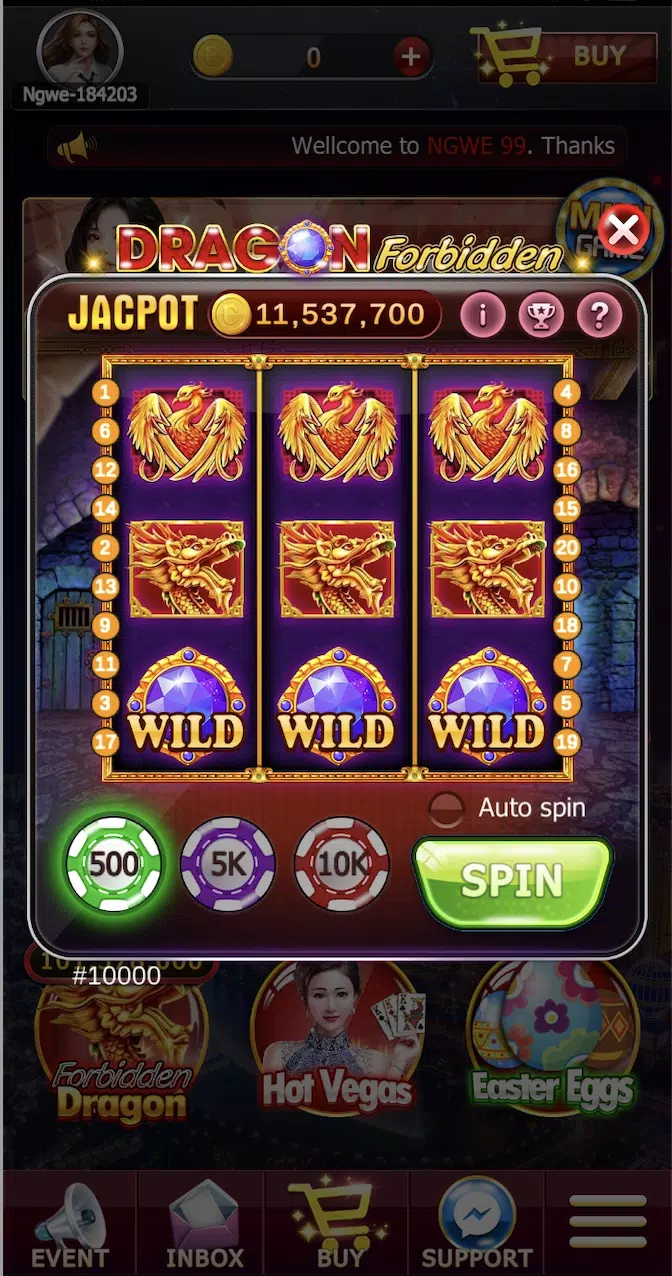Screen dimensions: 672x1276
Task: Toggle the Auto spin option
Action: coord(446,808)
